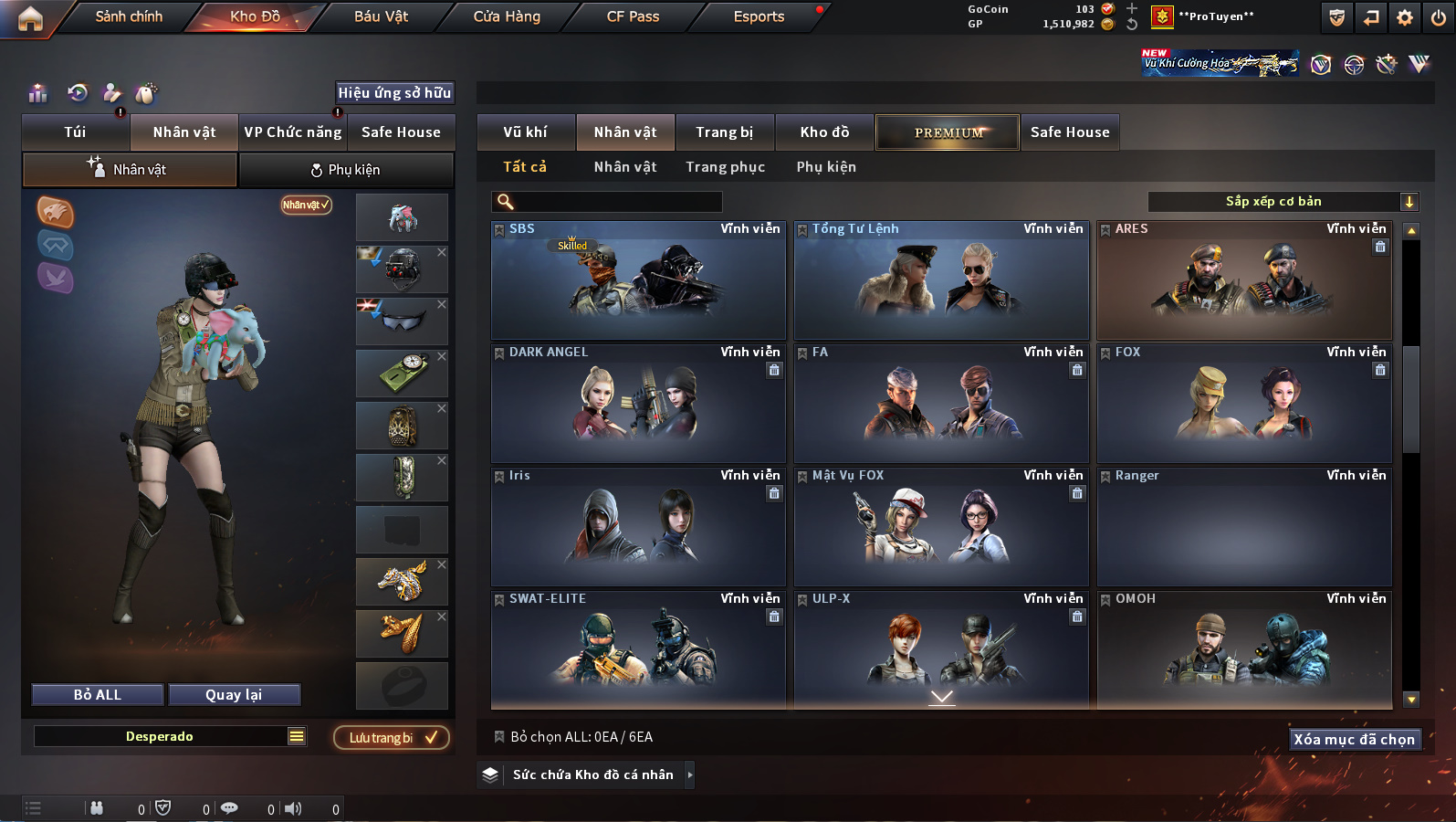Click Xóa mục đã chọn delete button
The width and height of the screenshot is (1456, 822).
tap(1354, 740)
